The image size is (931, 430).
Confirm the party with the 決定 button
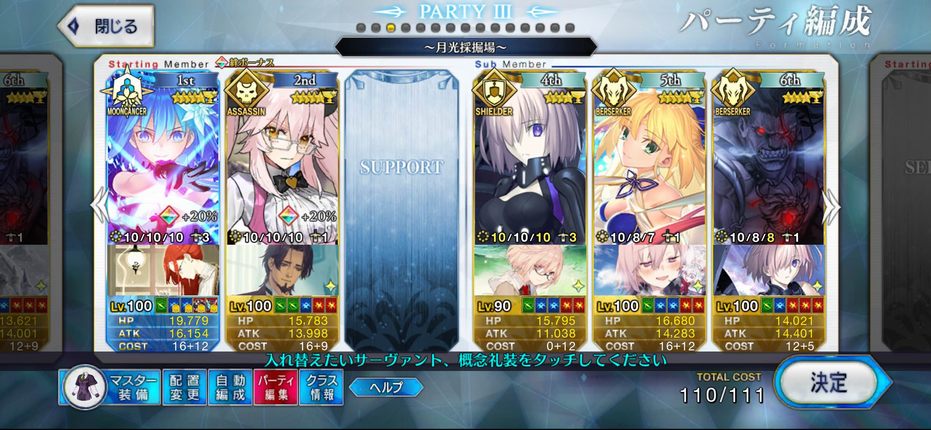(x=827, y=382)
